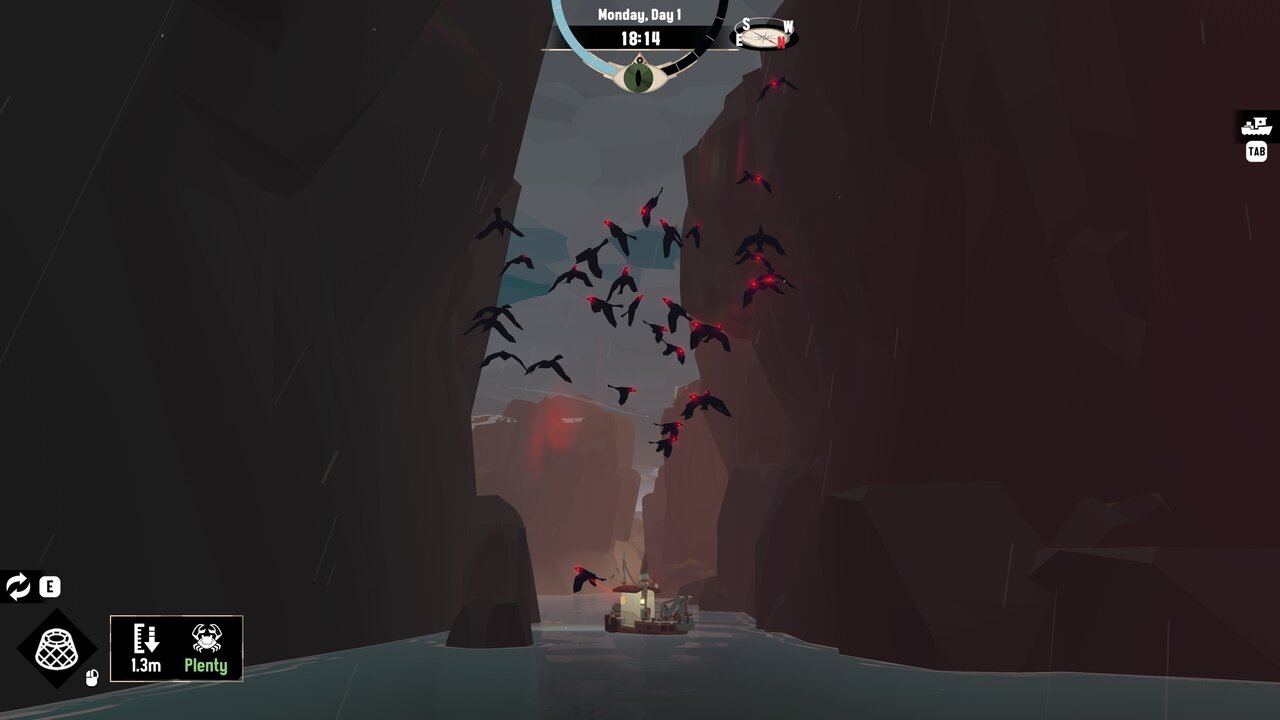The width and height of the screenshot is (1280, 720).
Task: Select the Monday, Day 1 header
Action: [640, 14]
